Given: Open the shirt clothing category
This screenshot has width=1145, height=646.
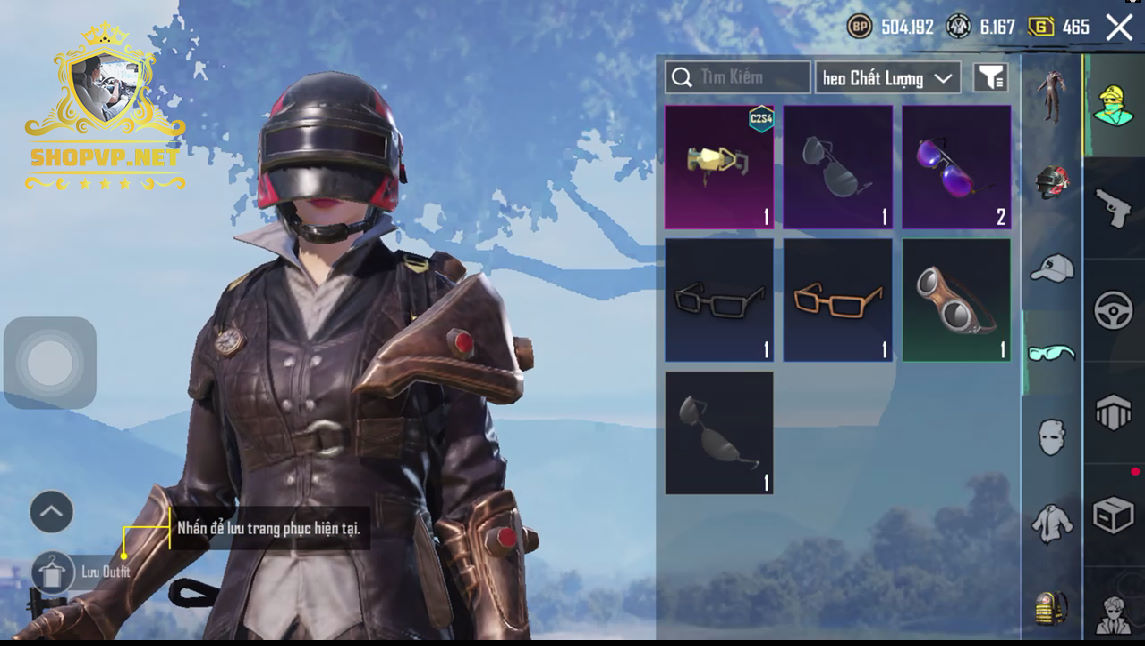Looking at the screenshot, I should (x=1051, y=522).
